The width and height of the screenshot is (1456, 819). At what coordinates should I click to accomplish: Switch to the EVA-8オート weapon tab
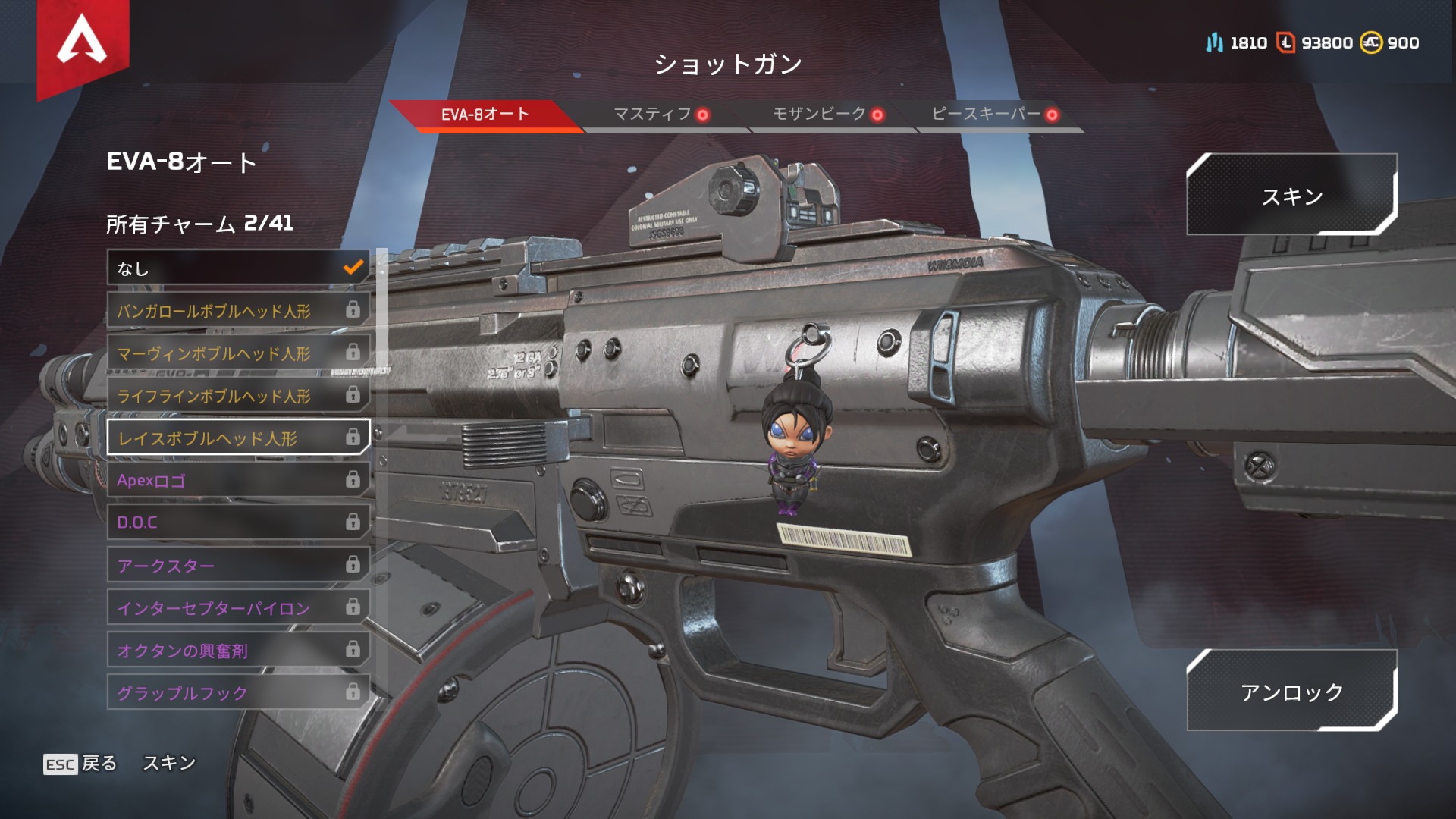point(485,115)
